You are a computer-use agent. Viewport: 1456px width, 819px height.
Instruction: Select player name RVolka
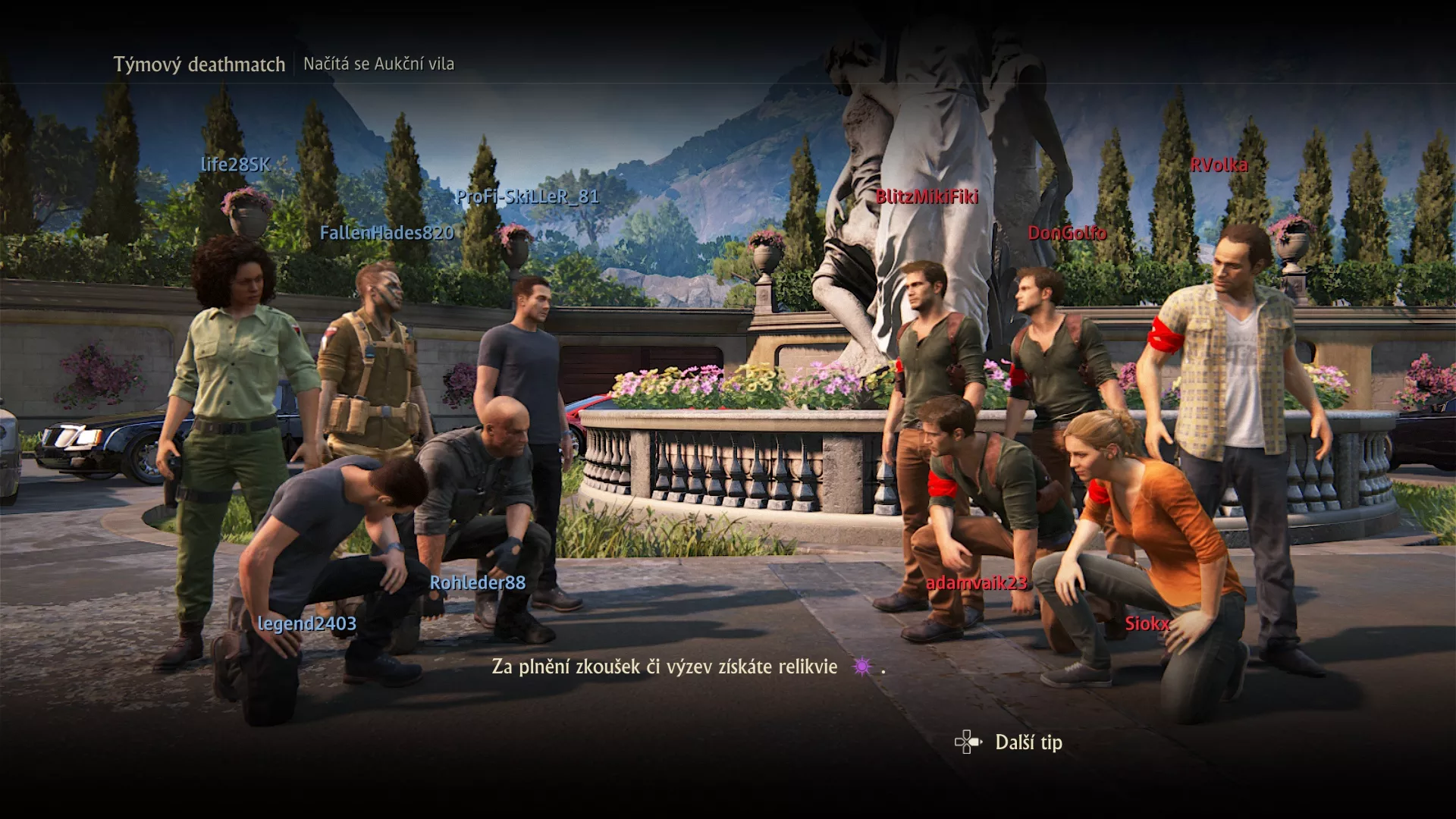coord(1221,165)
